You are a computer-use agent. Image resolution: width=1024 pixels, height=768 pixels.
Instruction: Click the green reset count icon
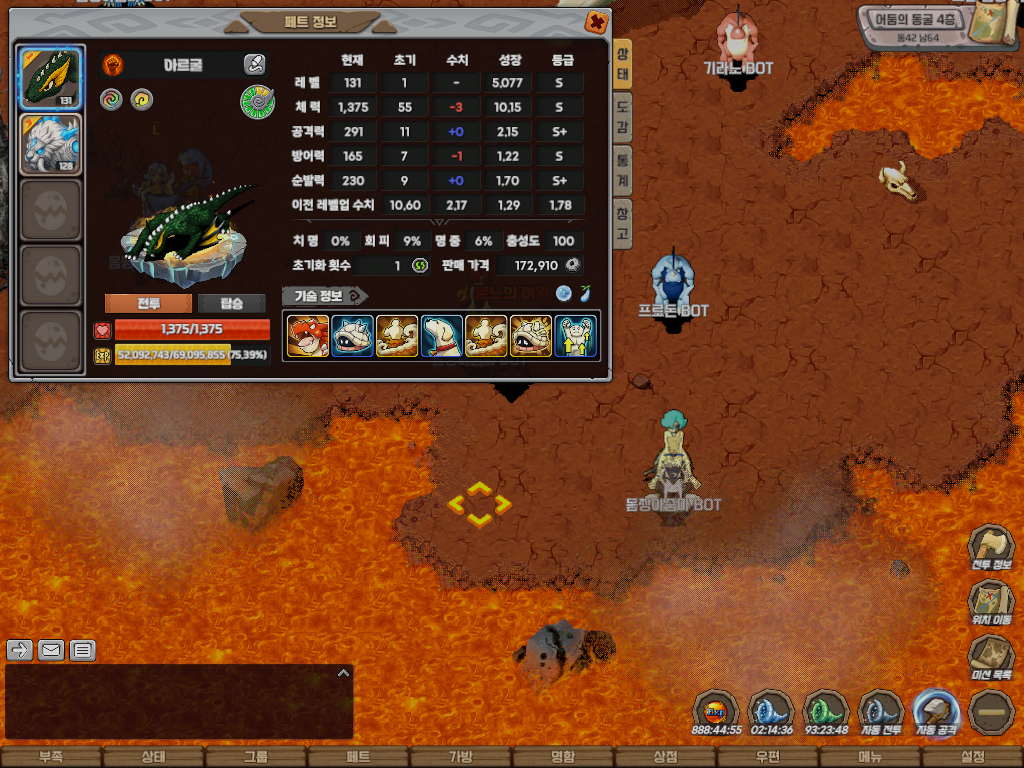point(421,265)
